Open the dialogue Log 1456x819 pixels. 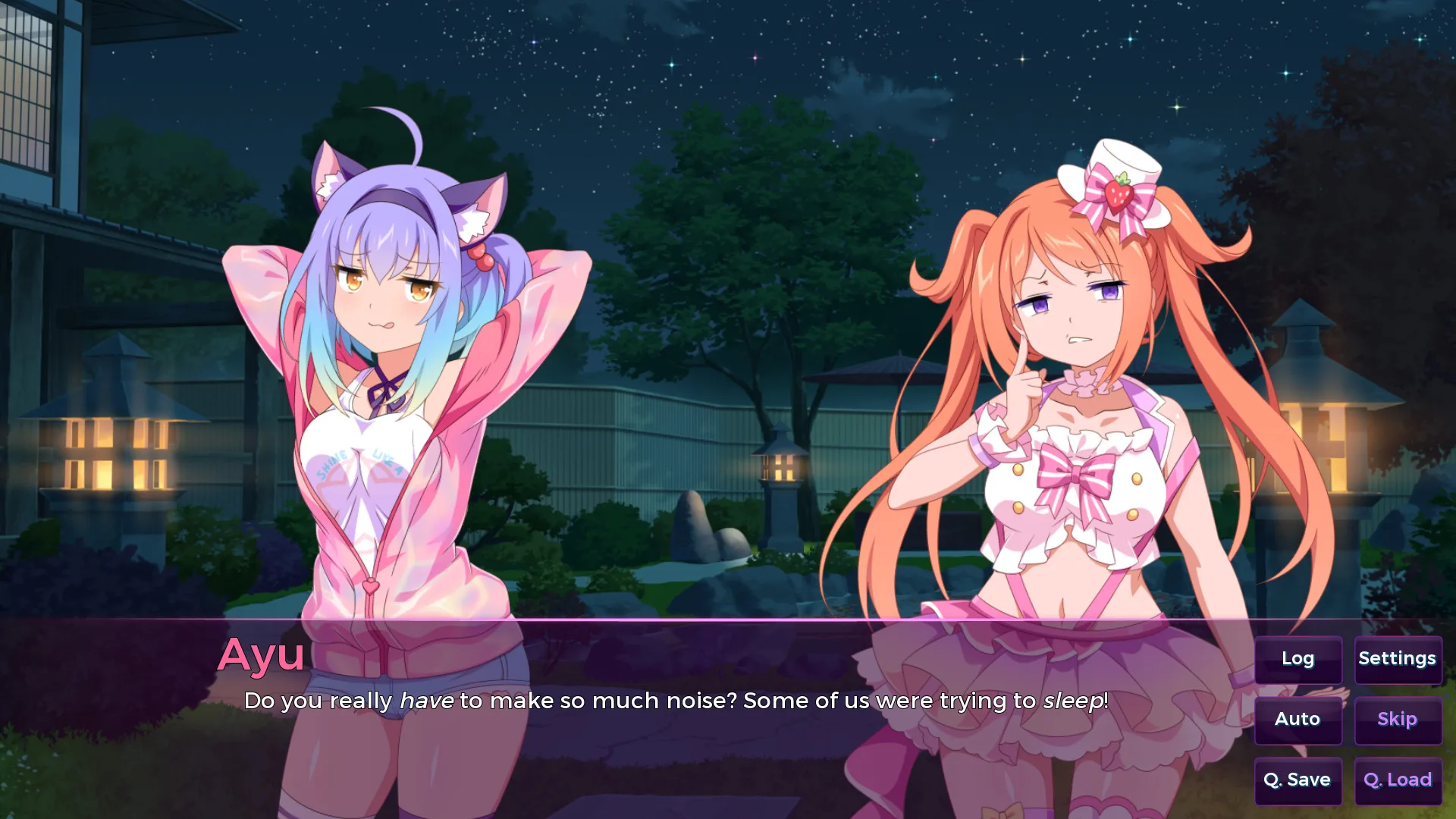coord(1298,659)
